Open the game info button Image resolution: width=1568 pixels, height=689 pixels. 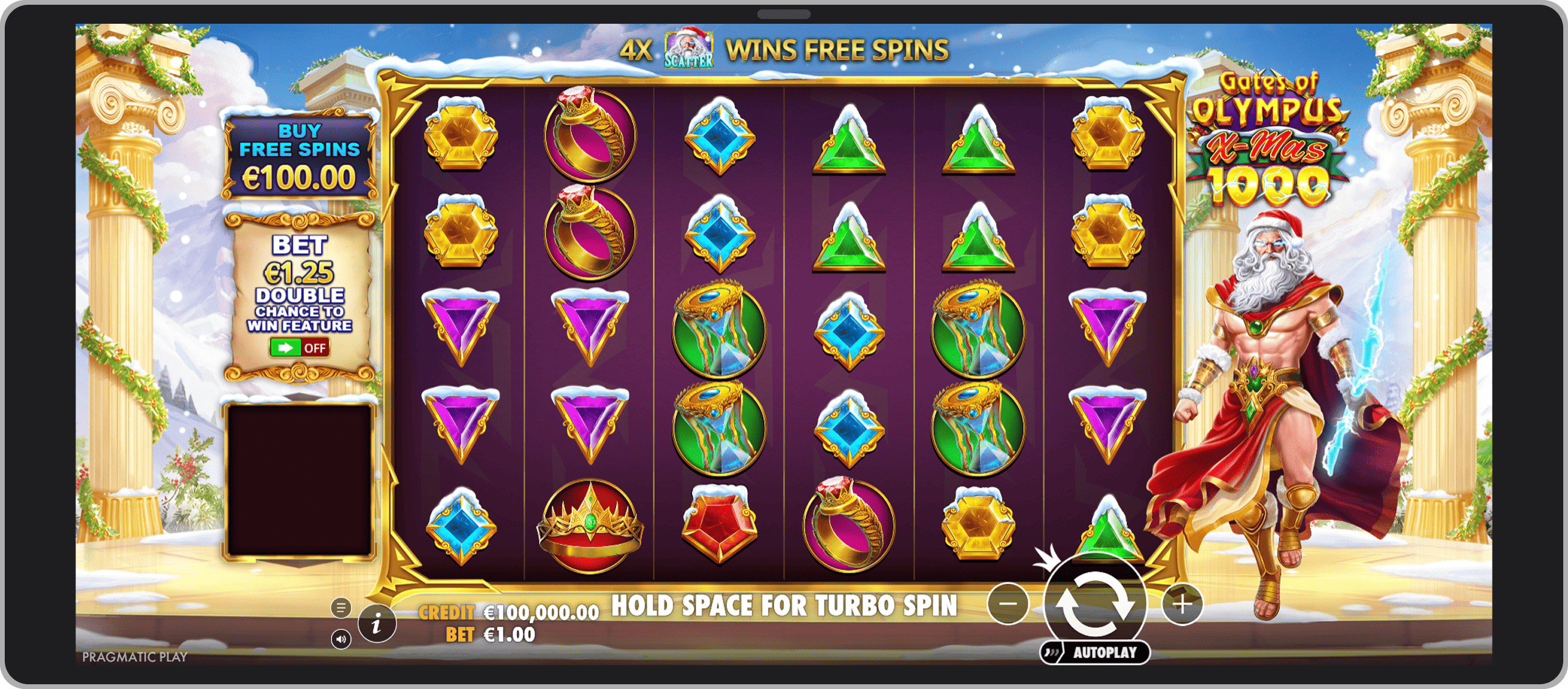(377, 624)
